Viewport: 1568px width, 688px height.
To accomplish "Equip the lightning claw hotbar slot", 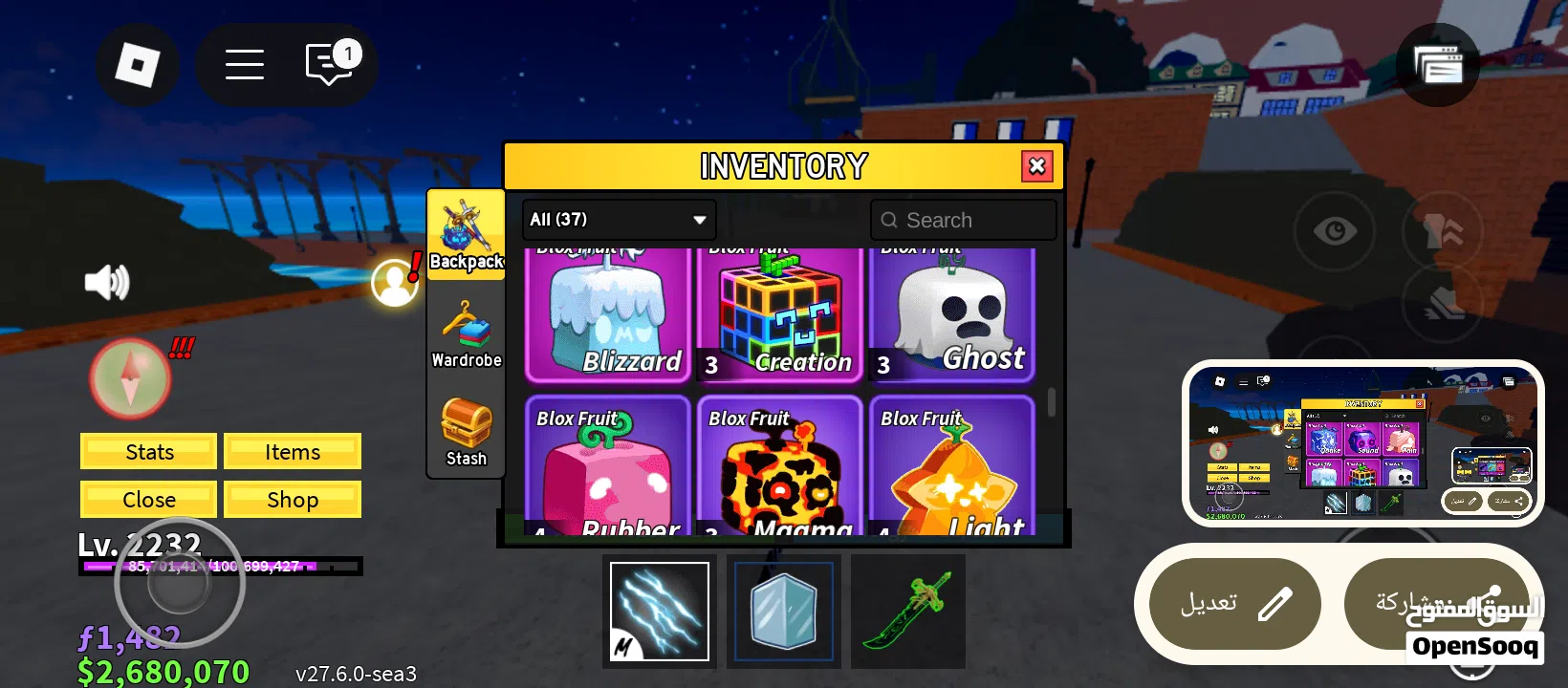I will pos(660,612).
